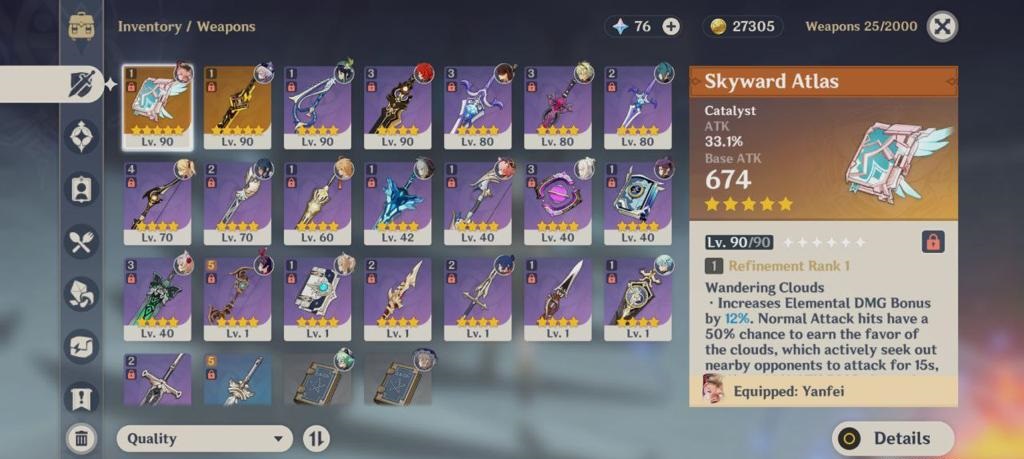Switch to the Food tab

[81, 241]
